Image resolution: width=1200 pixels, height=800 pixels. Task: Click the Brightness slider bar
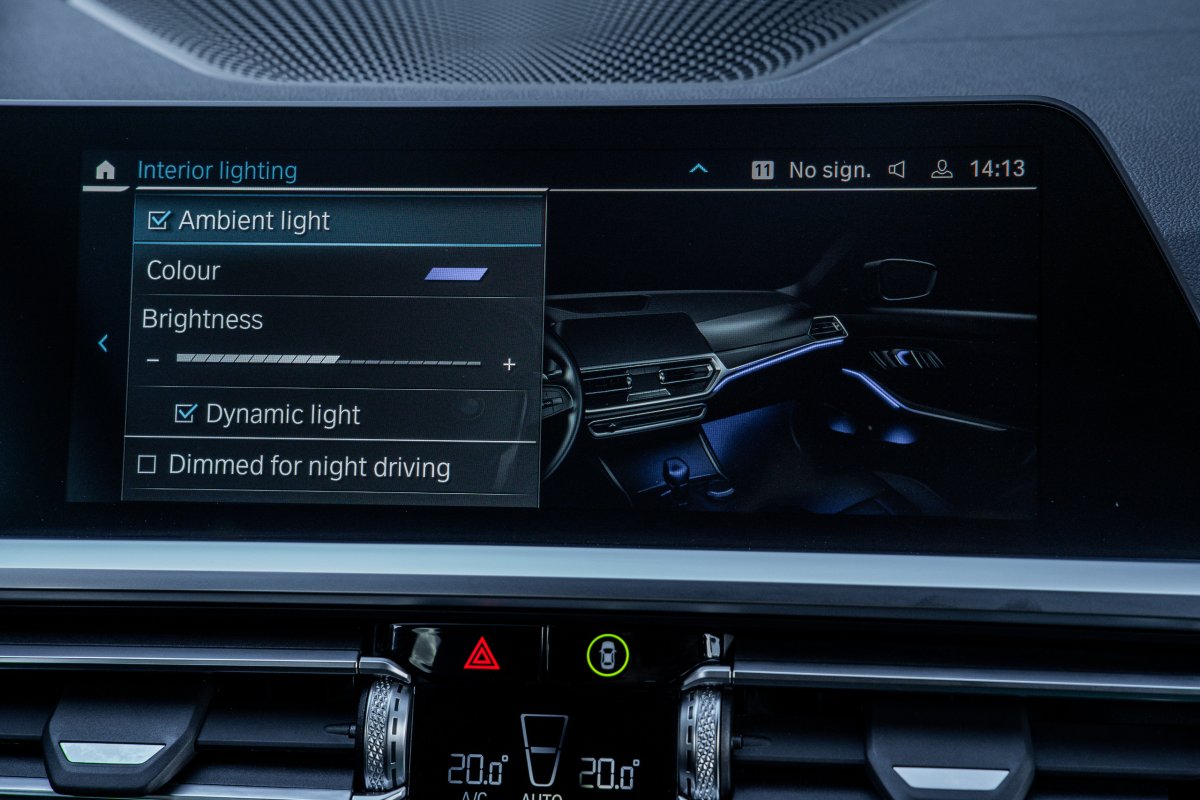click(x=328, y=360)
